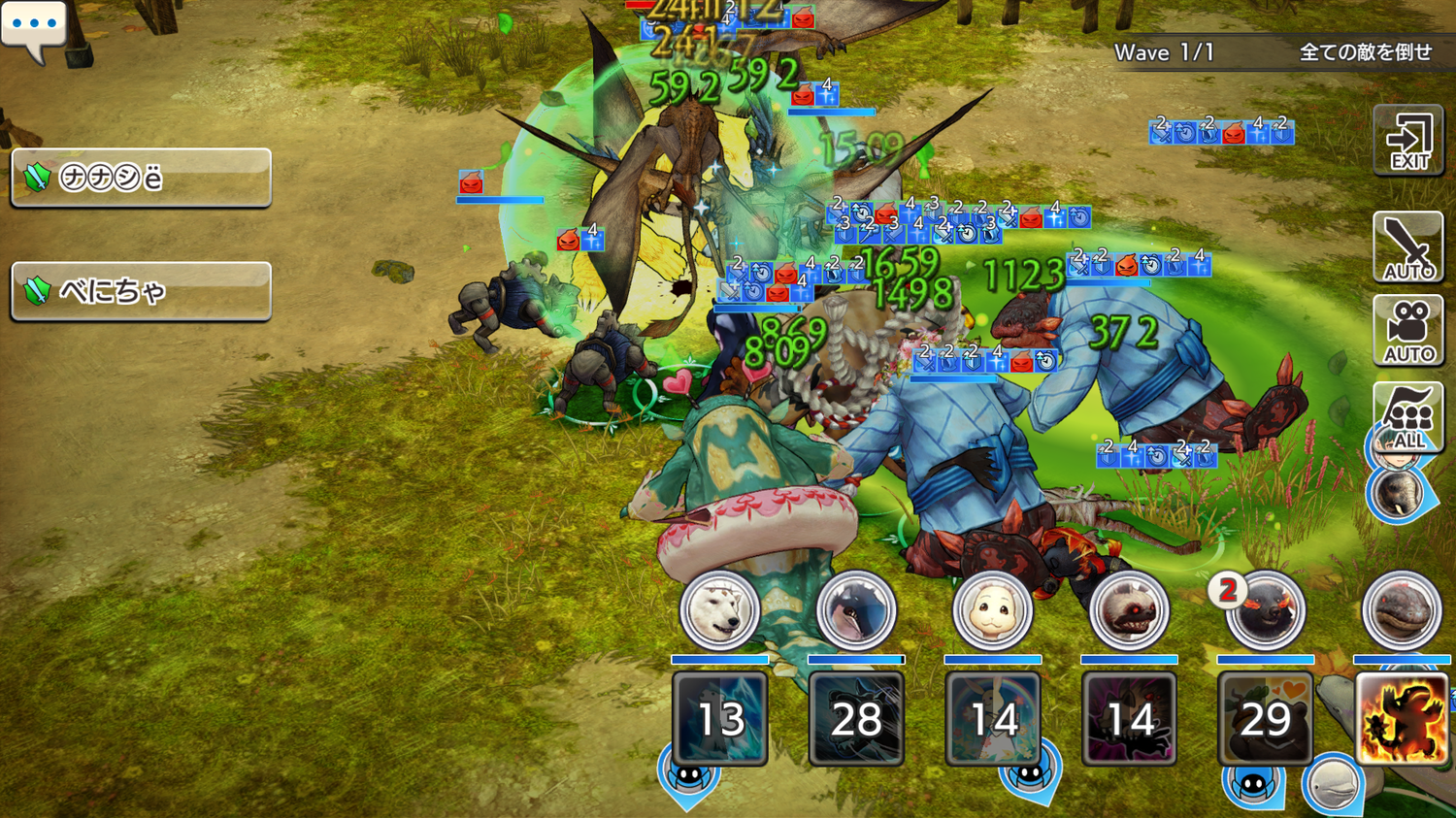
Task: Select the white rabbit character portrait
Action: (x=992, y=611)
